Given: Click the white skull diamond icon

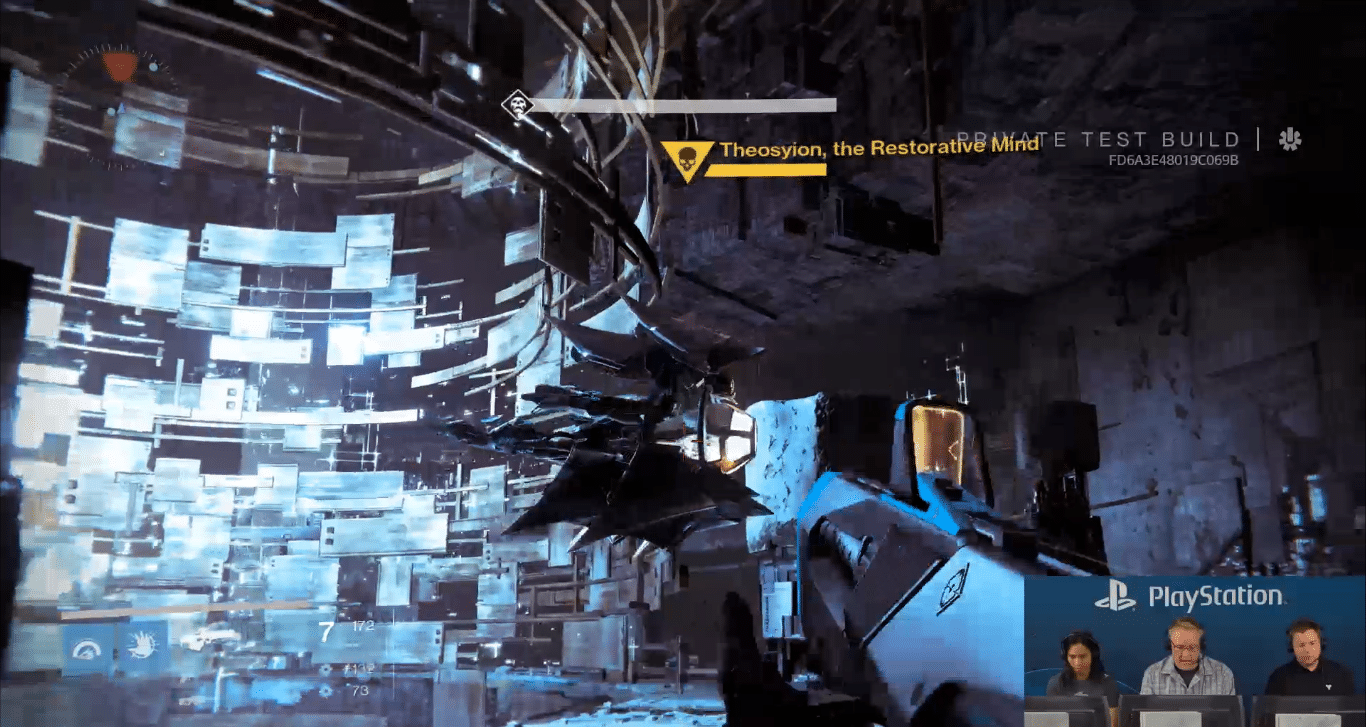Looking at the screenshot, I should (x=517, y=105).
